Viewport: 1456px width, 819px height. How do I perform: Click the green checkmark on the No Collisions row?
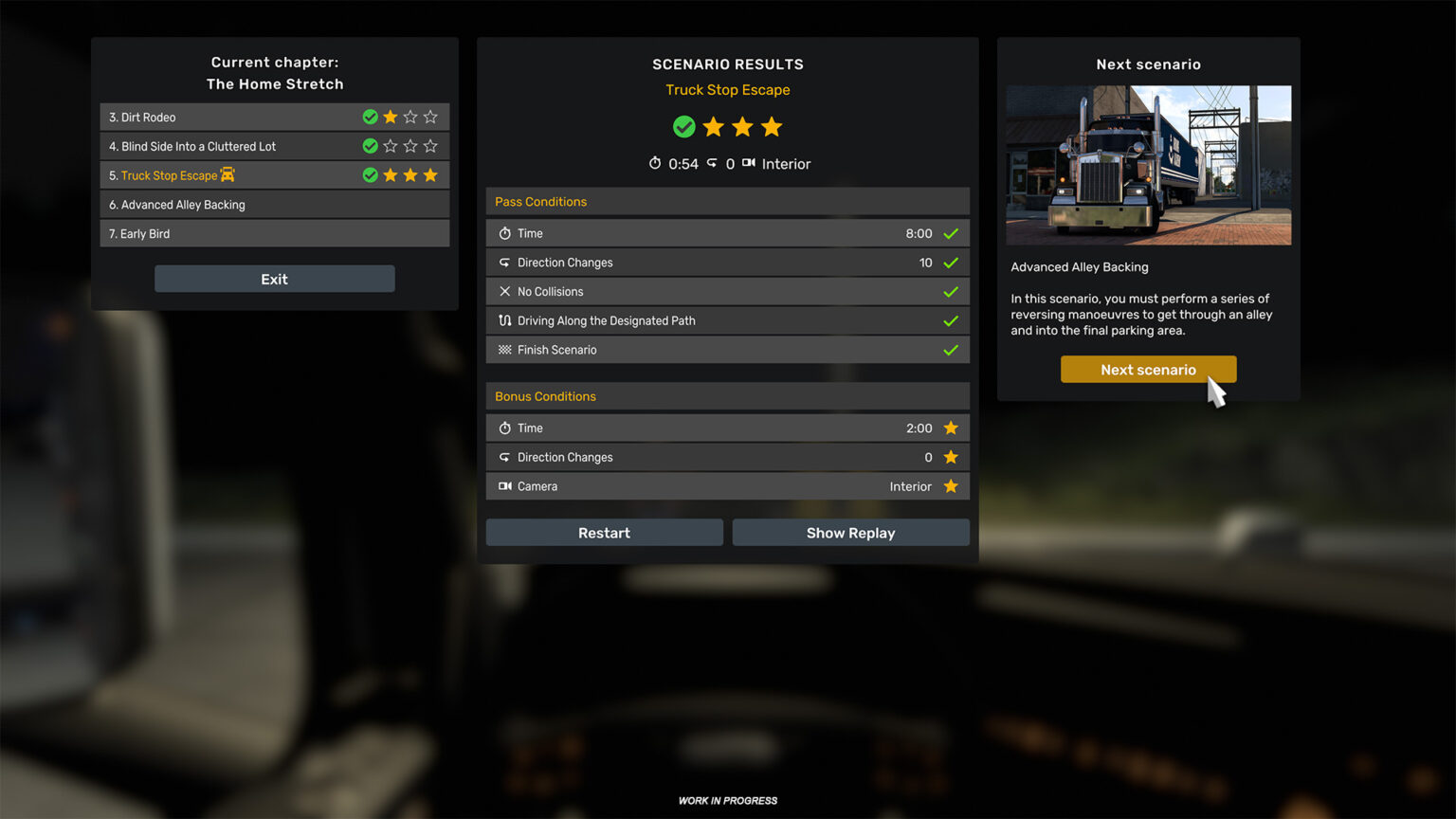click(951, 291)
